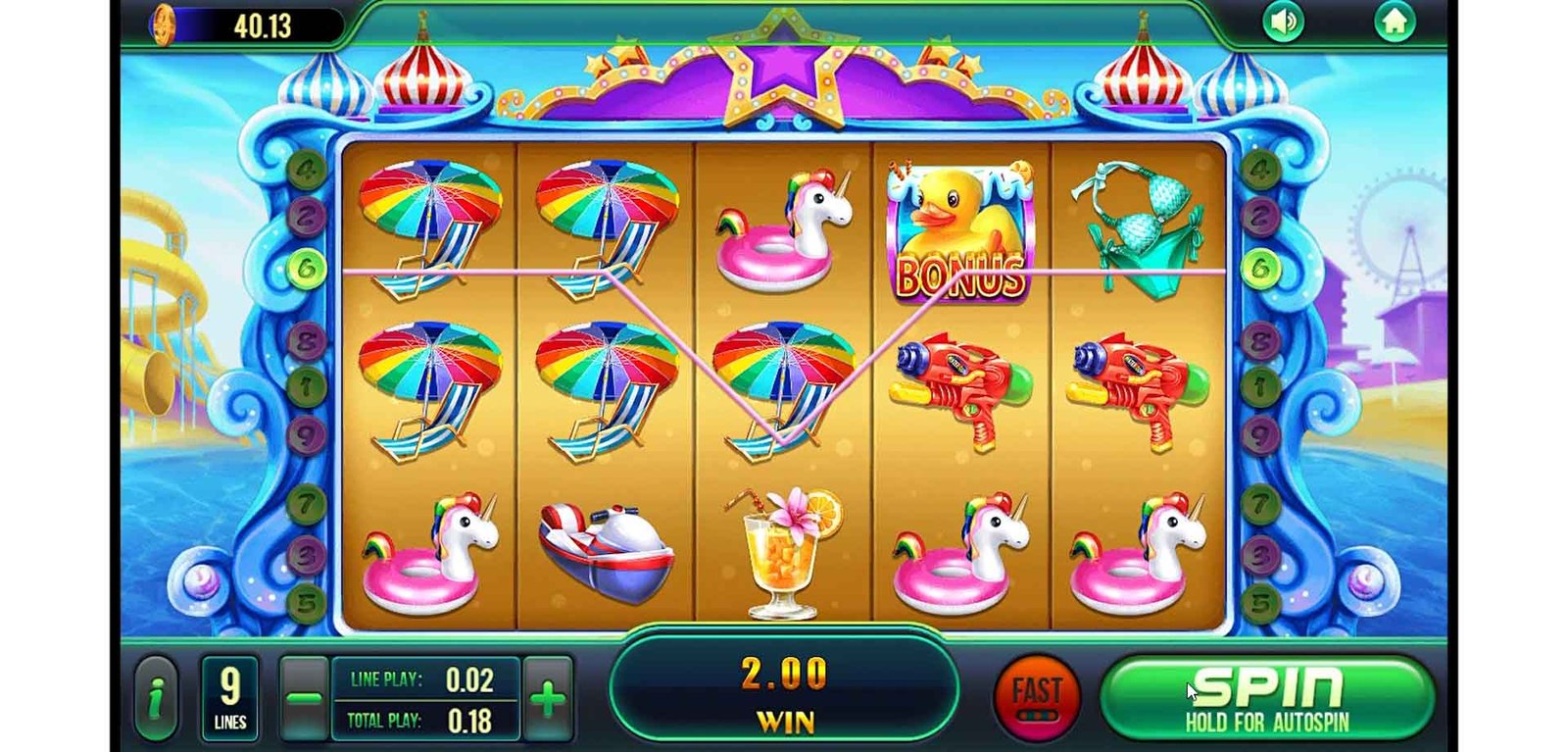Toggle the red FAST mode button
Screen dimensions: 1568x752
point(1037,695)
